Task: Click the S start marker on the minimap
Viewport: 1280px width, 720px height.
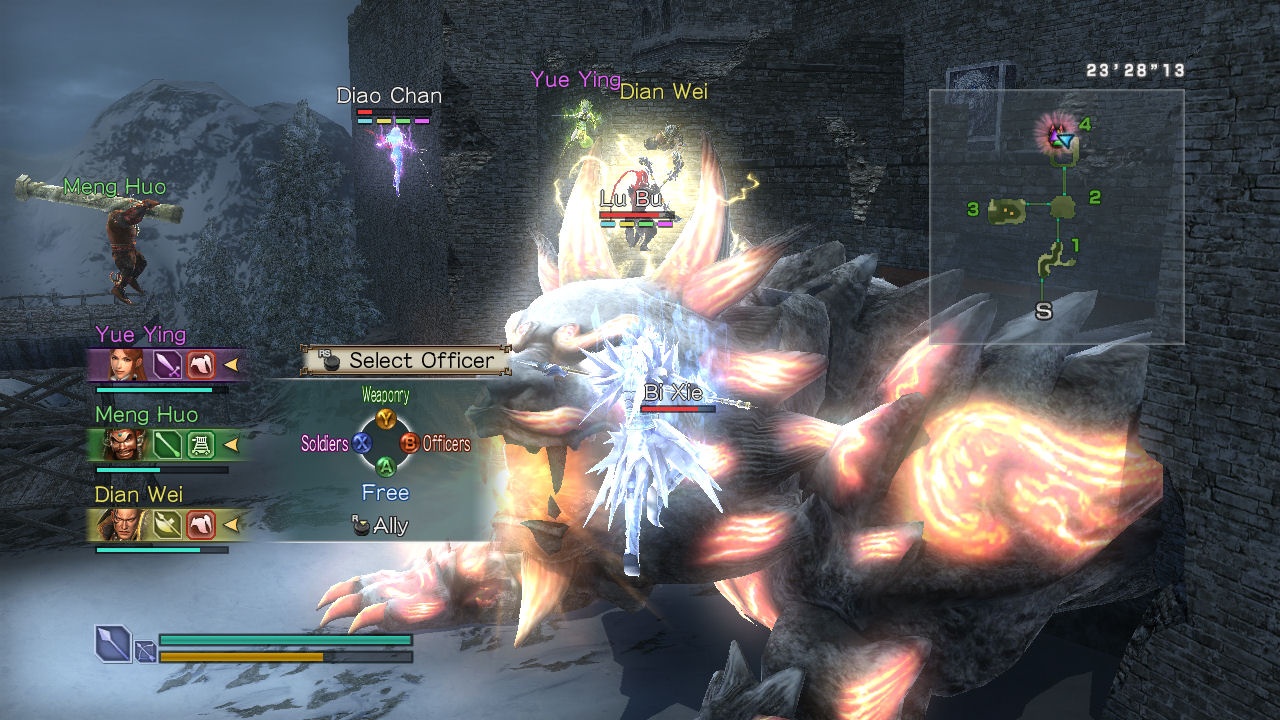Action: [1043, 311]
